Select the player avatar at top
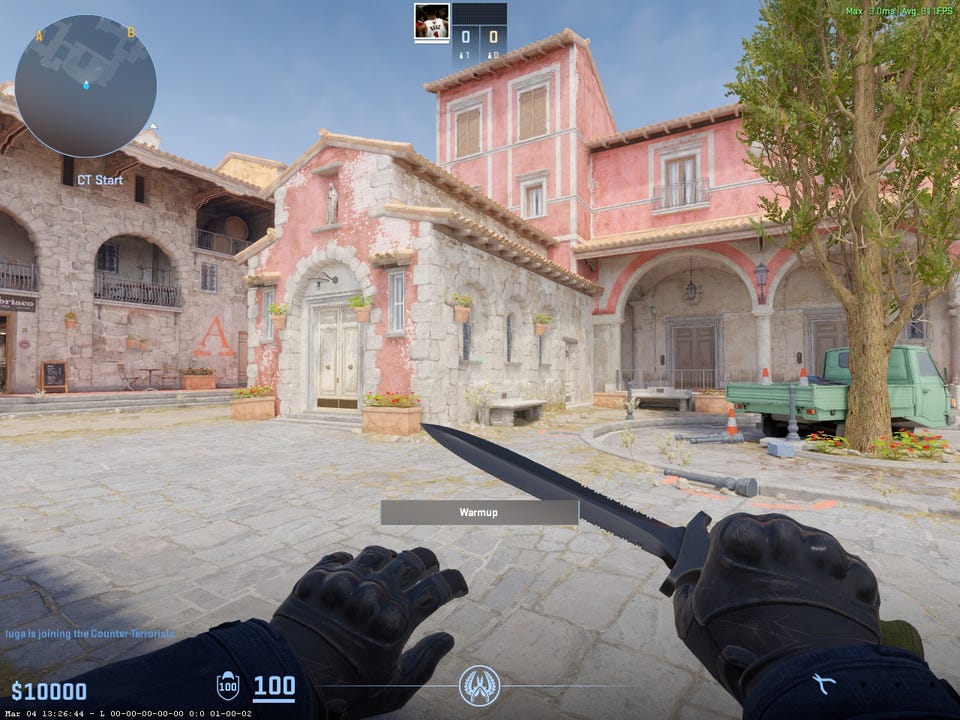This screenshot has width=960, height=720. pos(431,22)
